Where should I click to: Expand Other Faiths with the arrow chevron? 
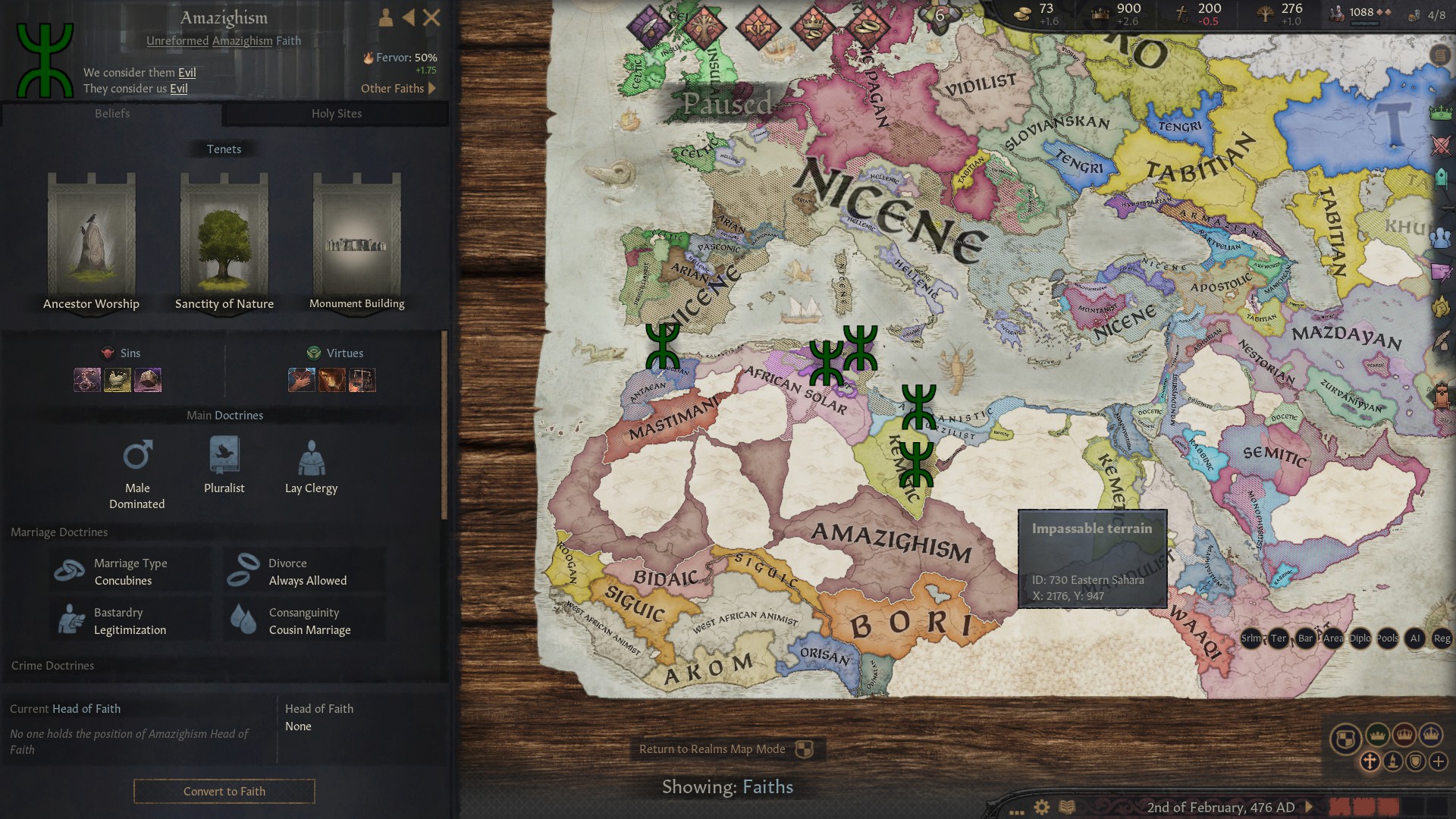click(430, 88)
